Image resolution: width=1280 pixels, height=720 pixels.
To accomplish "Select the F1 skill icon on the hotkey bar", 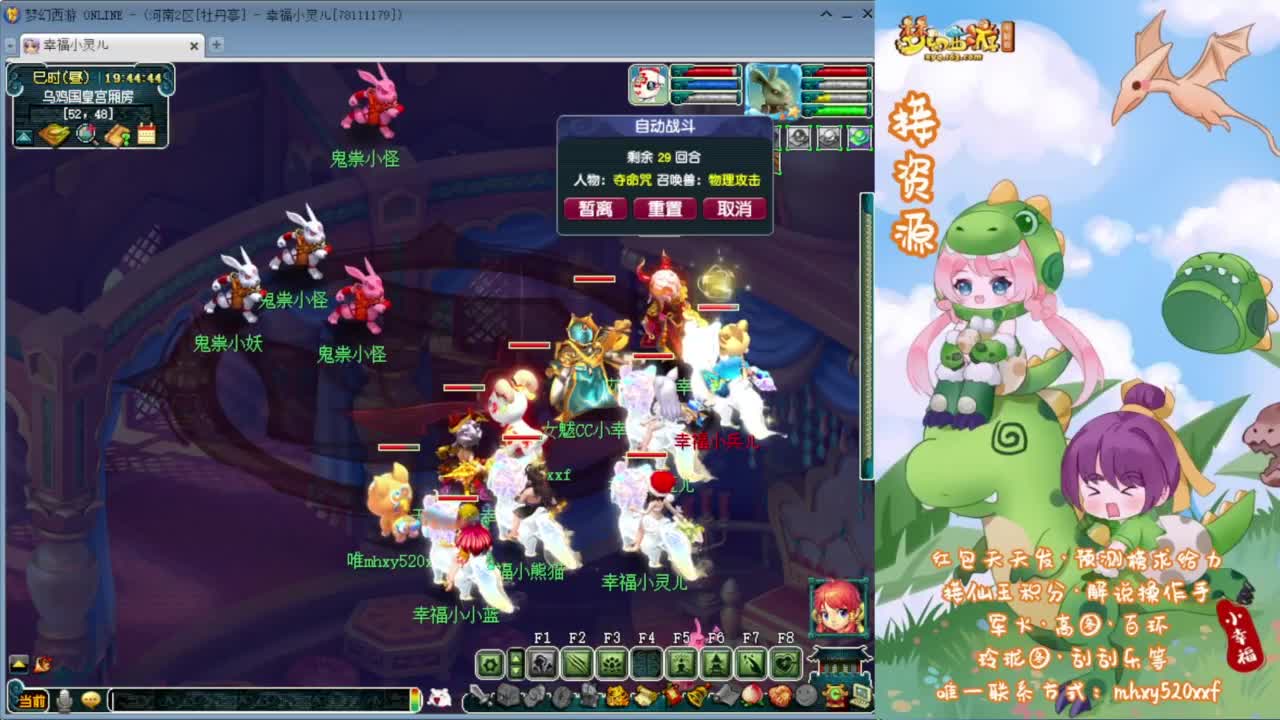I will coord(542,663).
